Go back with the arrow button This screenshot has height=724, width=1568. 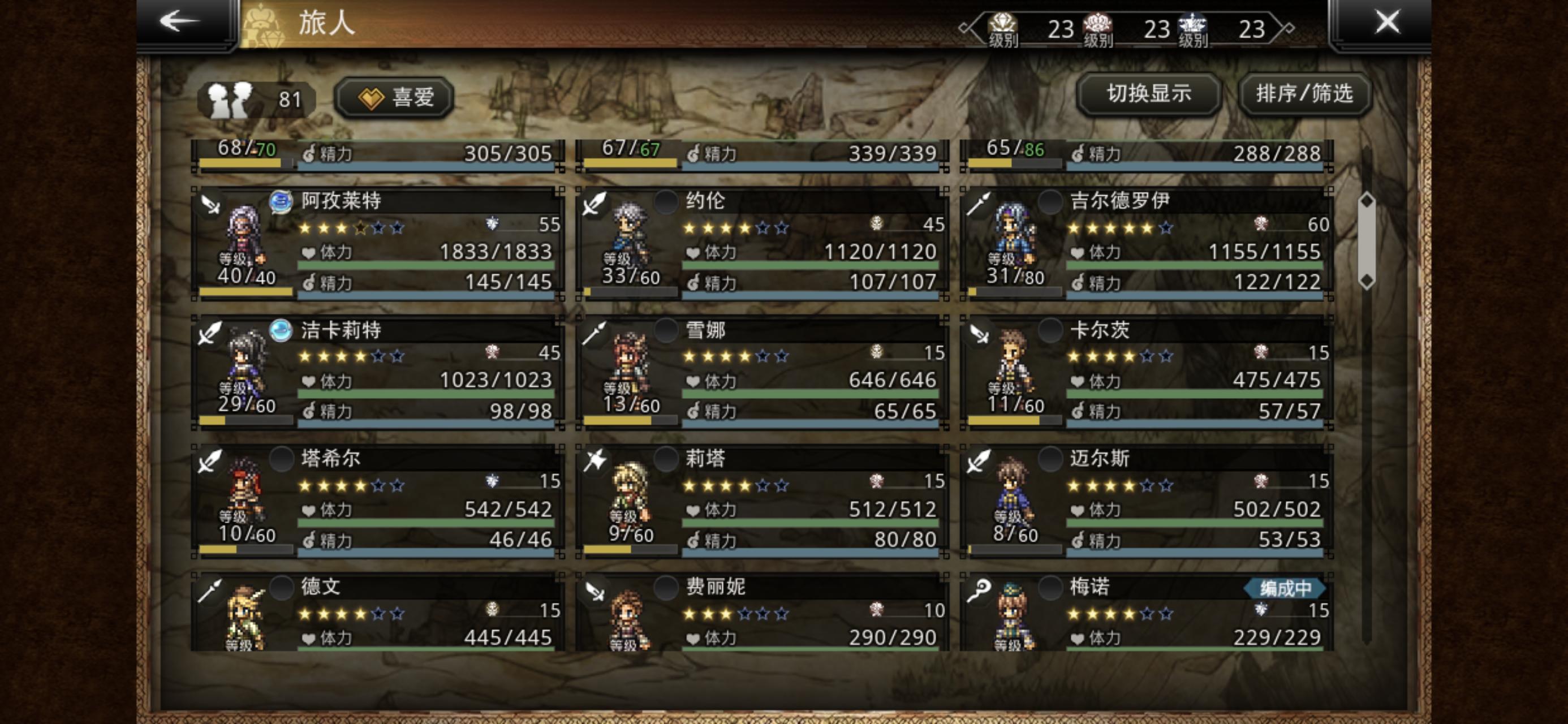click(180, 22)
